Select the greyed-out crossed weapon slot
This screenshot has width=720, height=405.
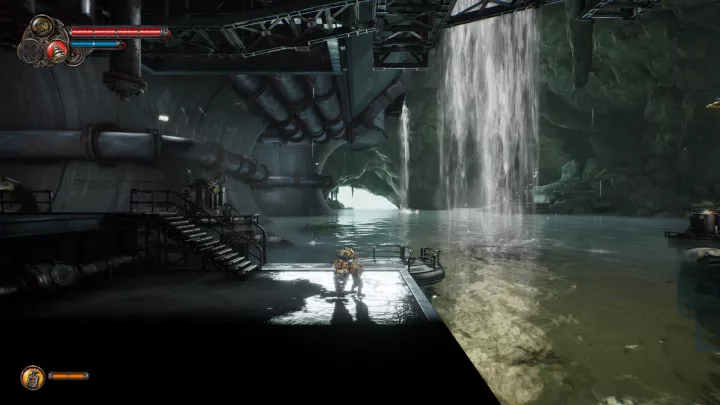[30, 51]
